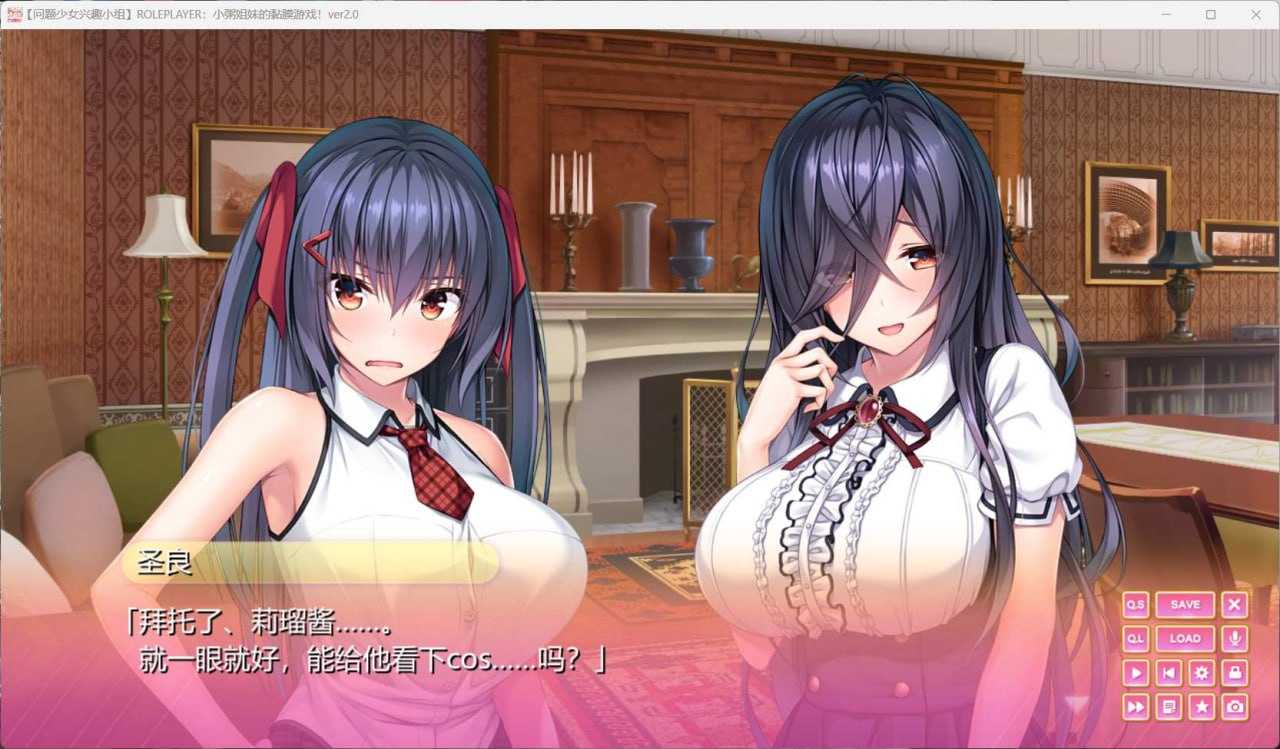Take a screenshot with the camera icon
Screen dimensions: 1280x749
1234,706
